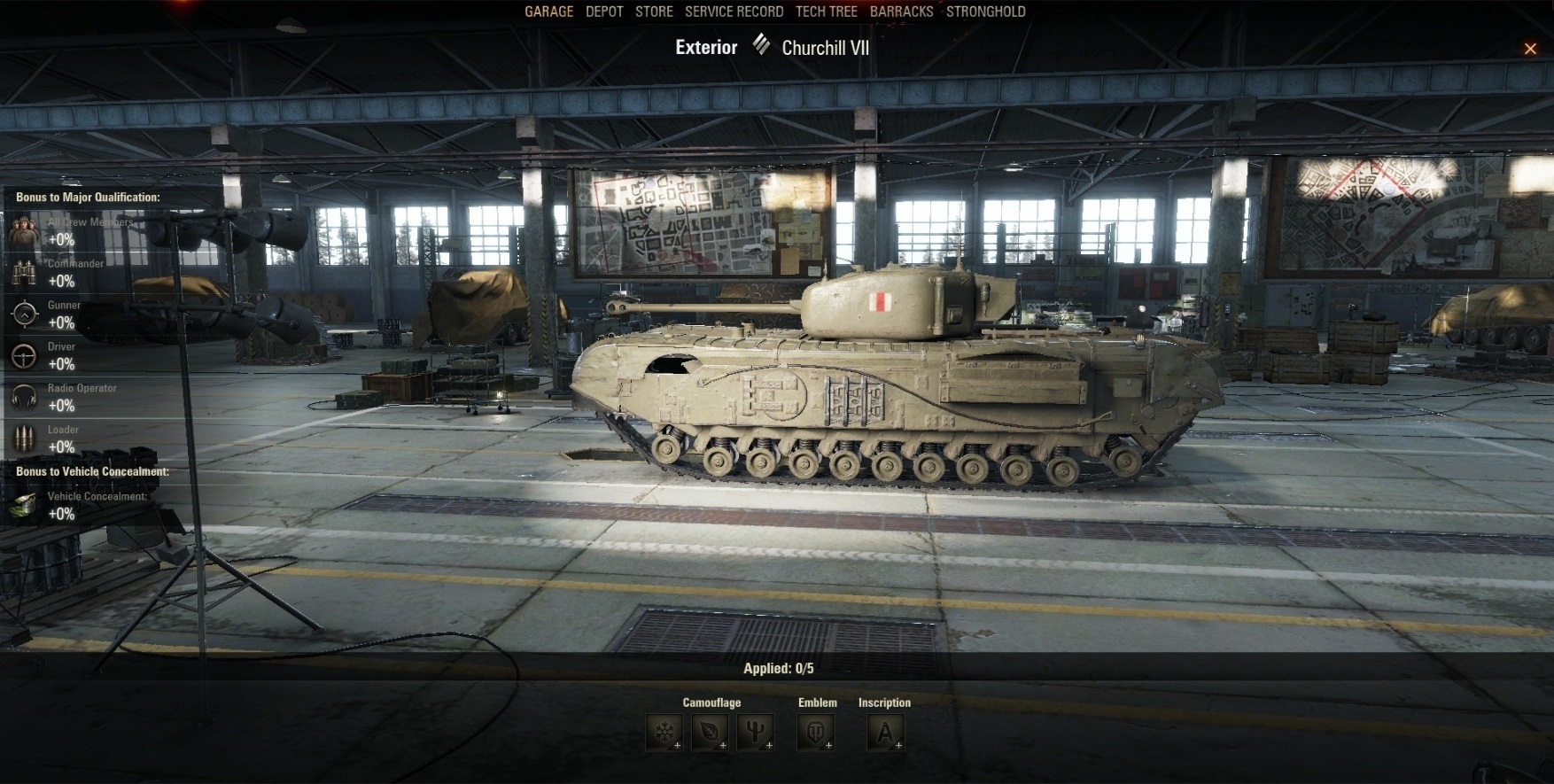The width and height of the screenshot is (1554, 784).
Task: Add an inscription with the A slot
Action: [885, 733]
